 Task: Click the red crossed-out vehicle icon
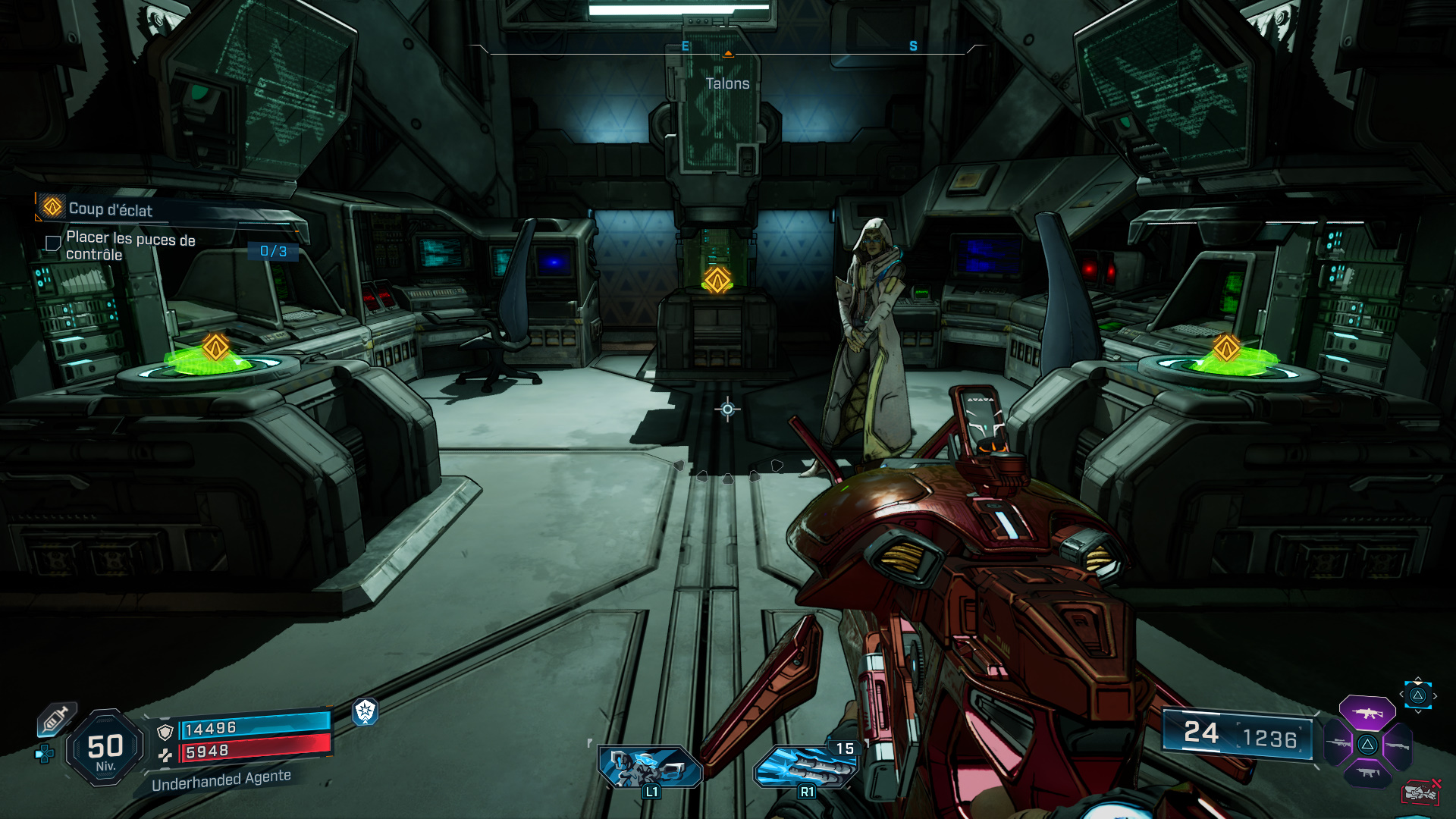point(1420,792)
